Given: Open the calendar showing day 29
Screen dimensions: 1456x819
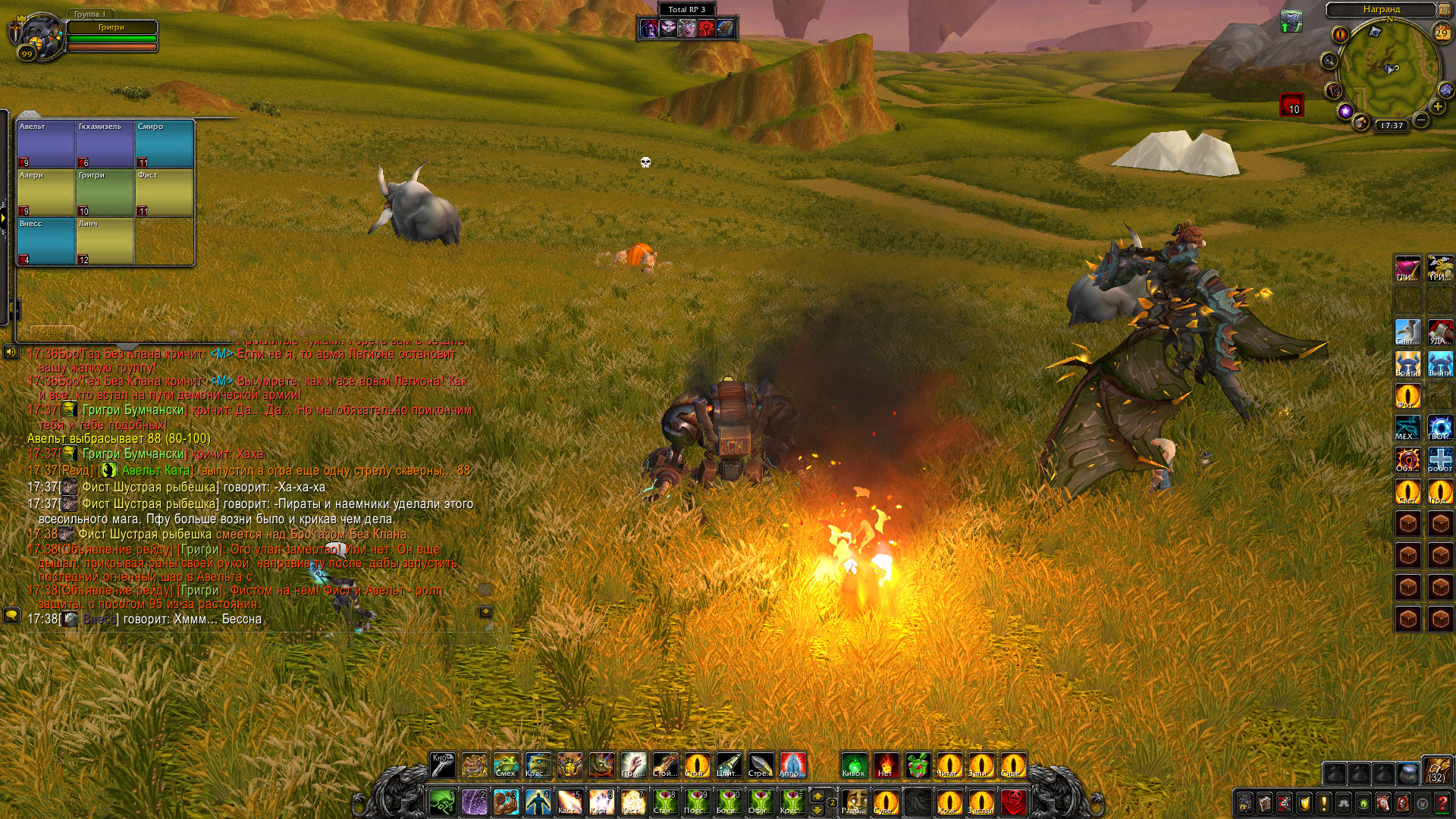Looking at the screenshot, I should (1442, 33).
